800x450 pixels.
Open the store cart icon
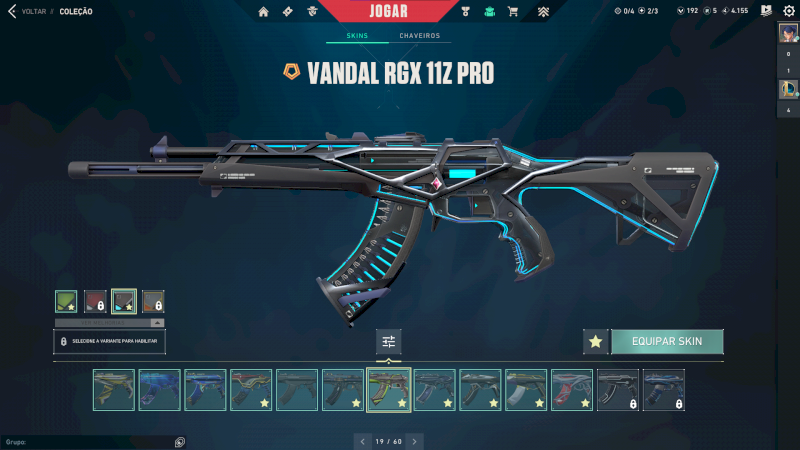click(513, 12)
